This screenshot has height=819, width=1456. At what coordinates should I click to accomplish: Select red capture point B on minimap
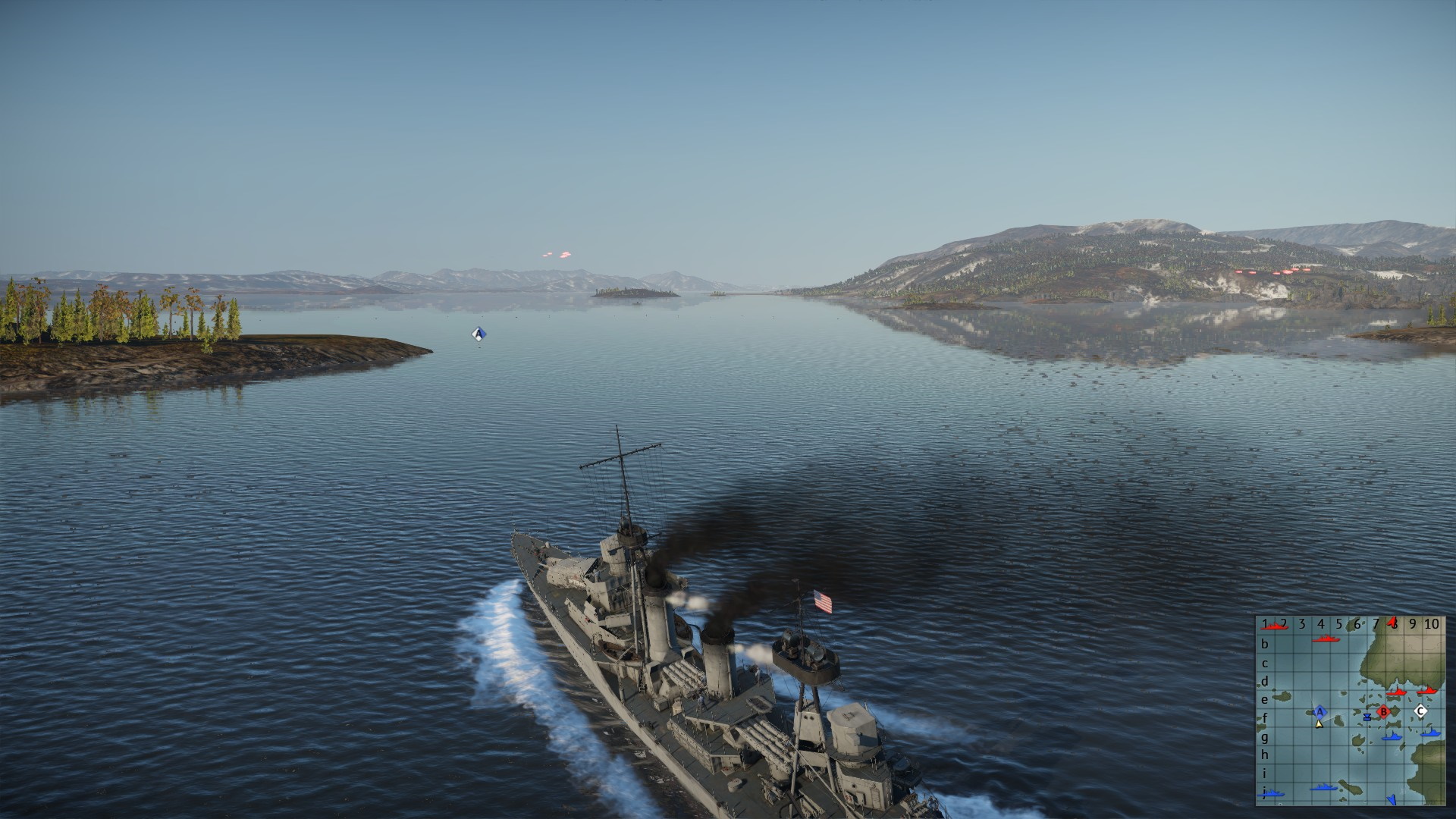[1383, 711]
